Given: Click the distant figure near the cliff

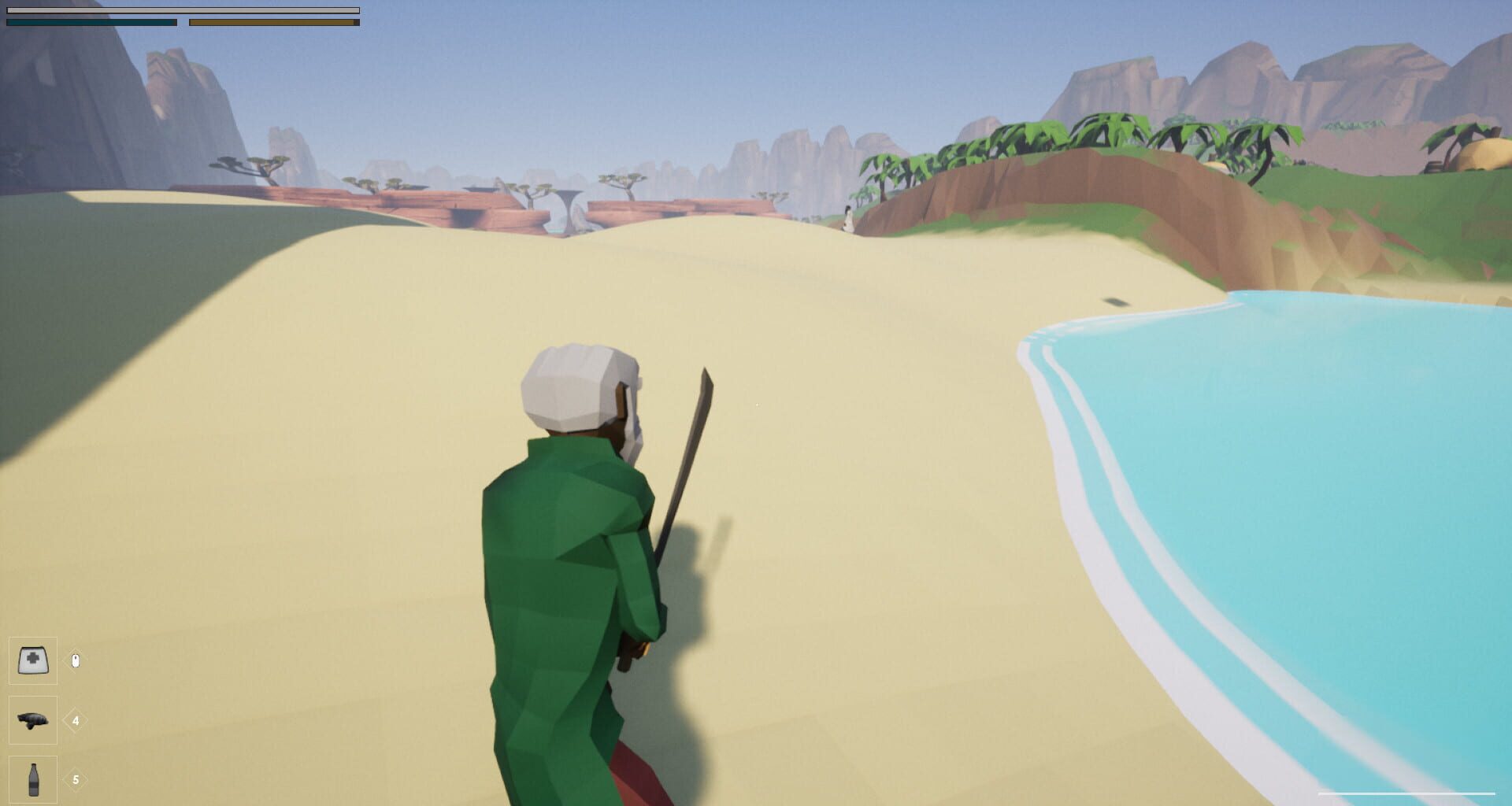Looking at the screenshot, I should (x=847, y=216).
